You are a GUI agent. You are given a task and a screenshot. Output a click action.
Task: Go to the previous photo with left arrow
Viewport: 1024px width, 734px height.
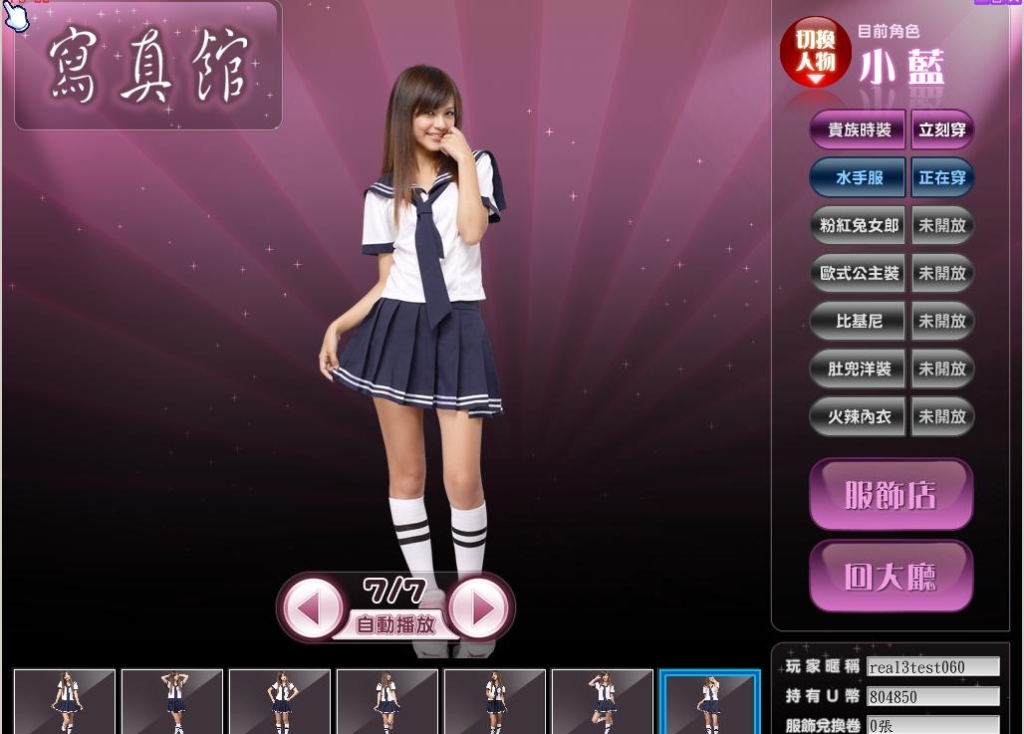pos(310,607)
